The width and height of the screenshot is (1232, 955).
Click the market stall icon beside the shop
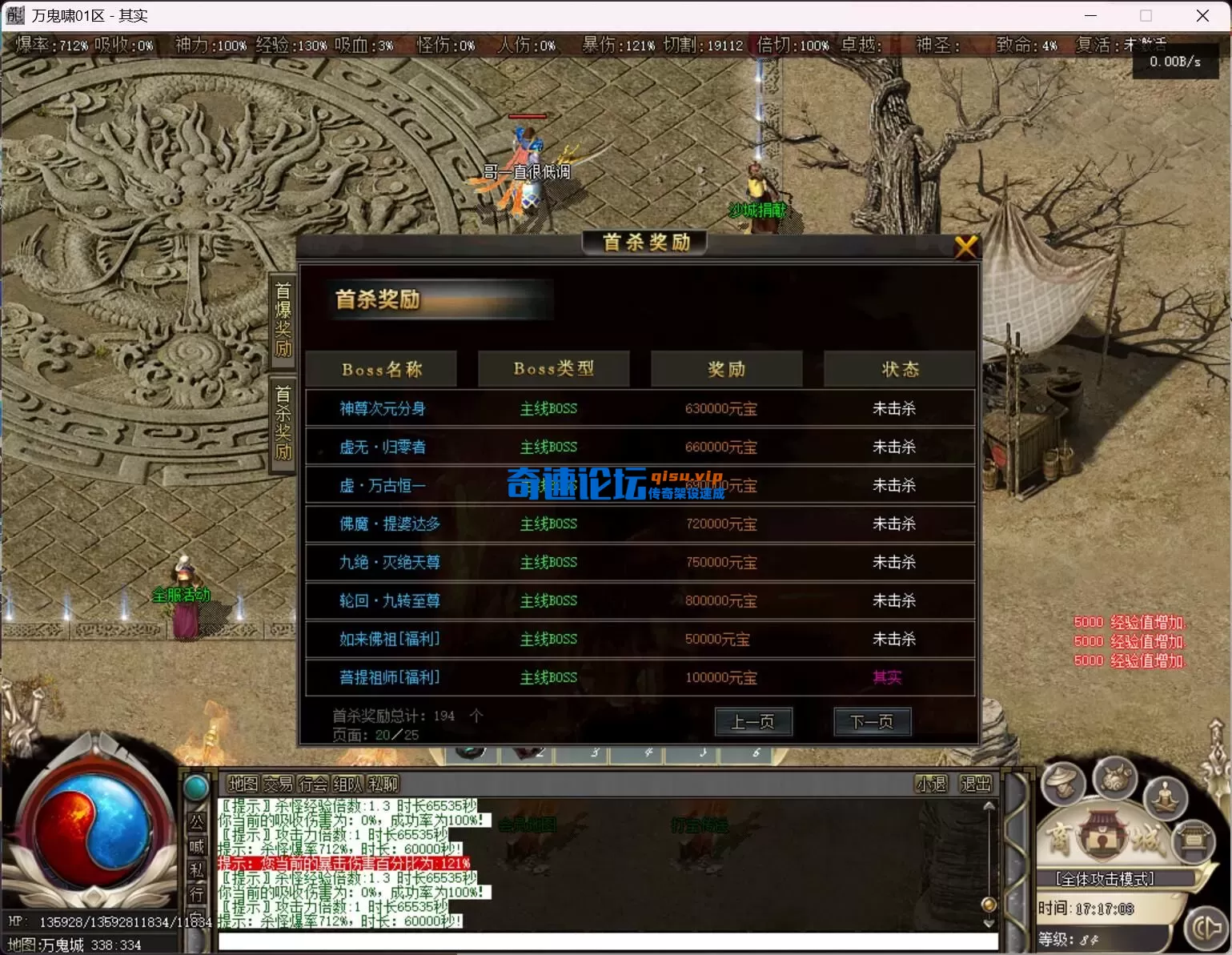click(1194, 841)
